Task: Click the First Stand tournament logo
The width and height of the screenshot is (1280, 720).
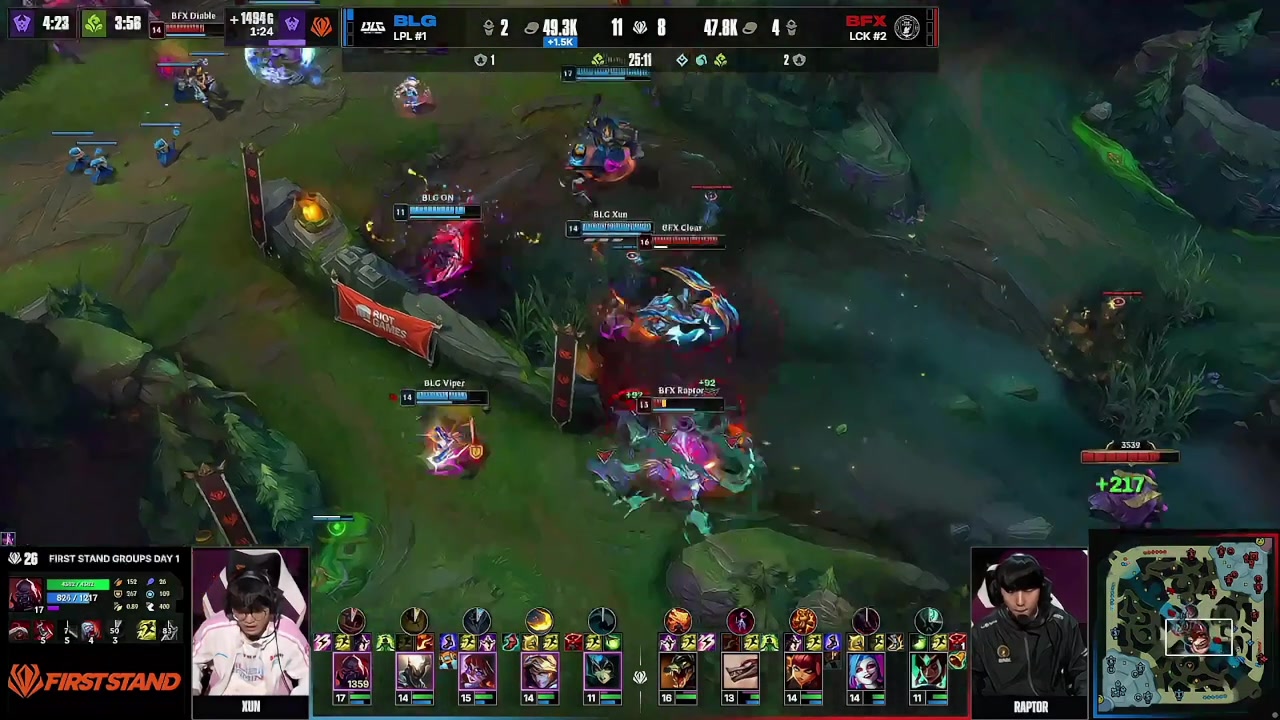Action: 95,682
